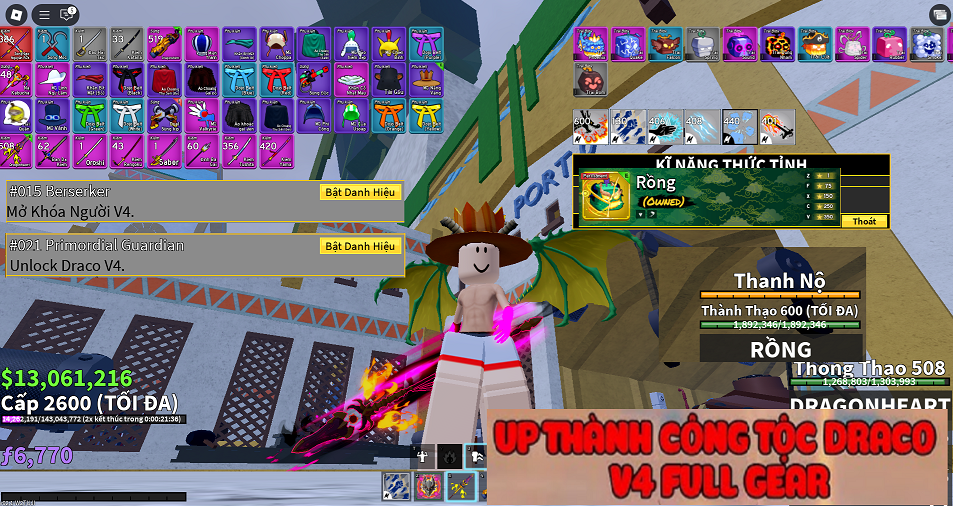Select the green Dojo Belt
This screenshot has width=953, height=506.
tap(89, 115)
